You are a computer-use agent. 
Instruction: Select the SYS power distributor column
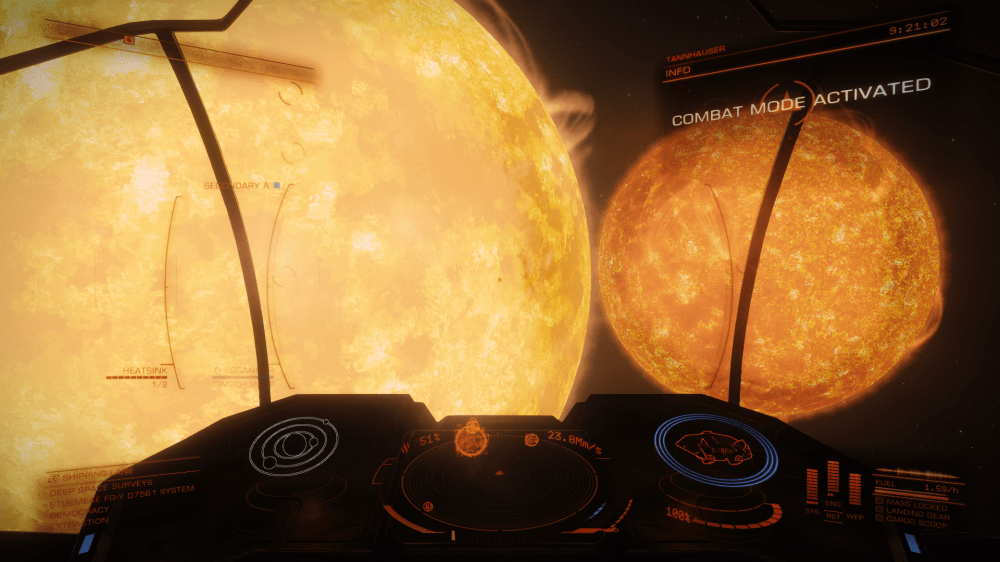(812, 488)
